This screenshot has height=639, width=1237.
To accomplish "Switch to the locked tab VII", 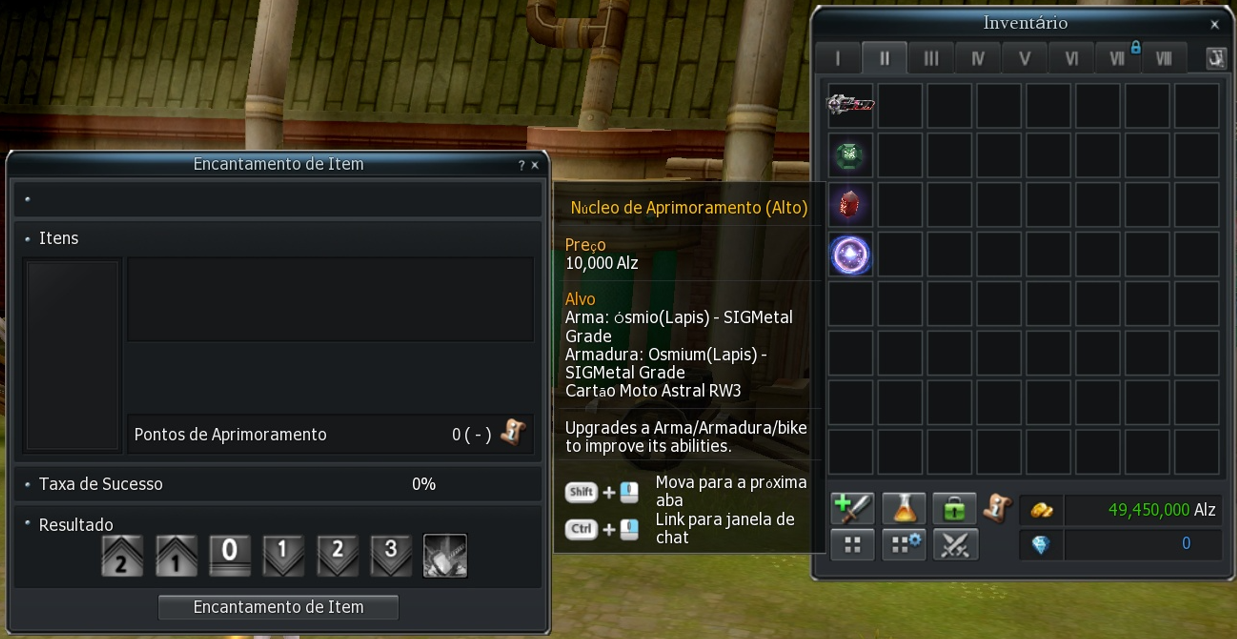I will 1118,58.
